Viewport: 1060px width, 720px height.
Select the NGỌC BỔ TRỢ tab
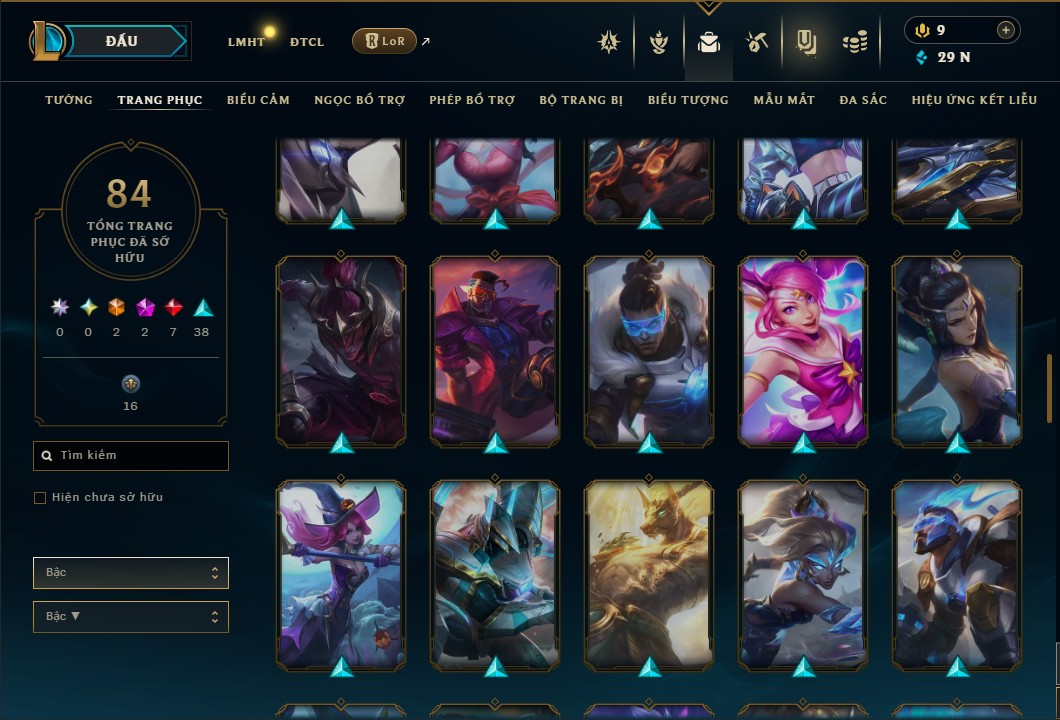pyautogui.click(x=359, y=100)
